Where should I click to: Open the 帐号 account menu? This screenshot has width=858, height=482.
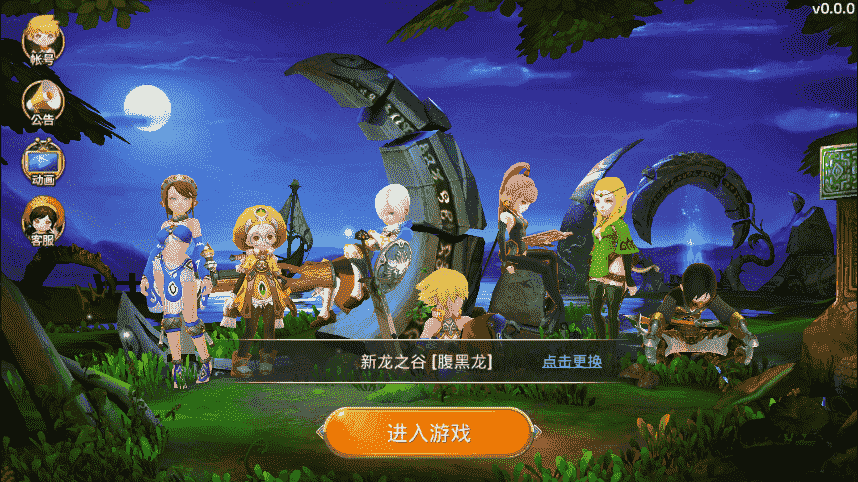pyautogui.click(x=43, y=41)
